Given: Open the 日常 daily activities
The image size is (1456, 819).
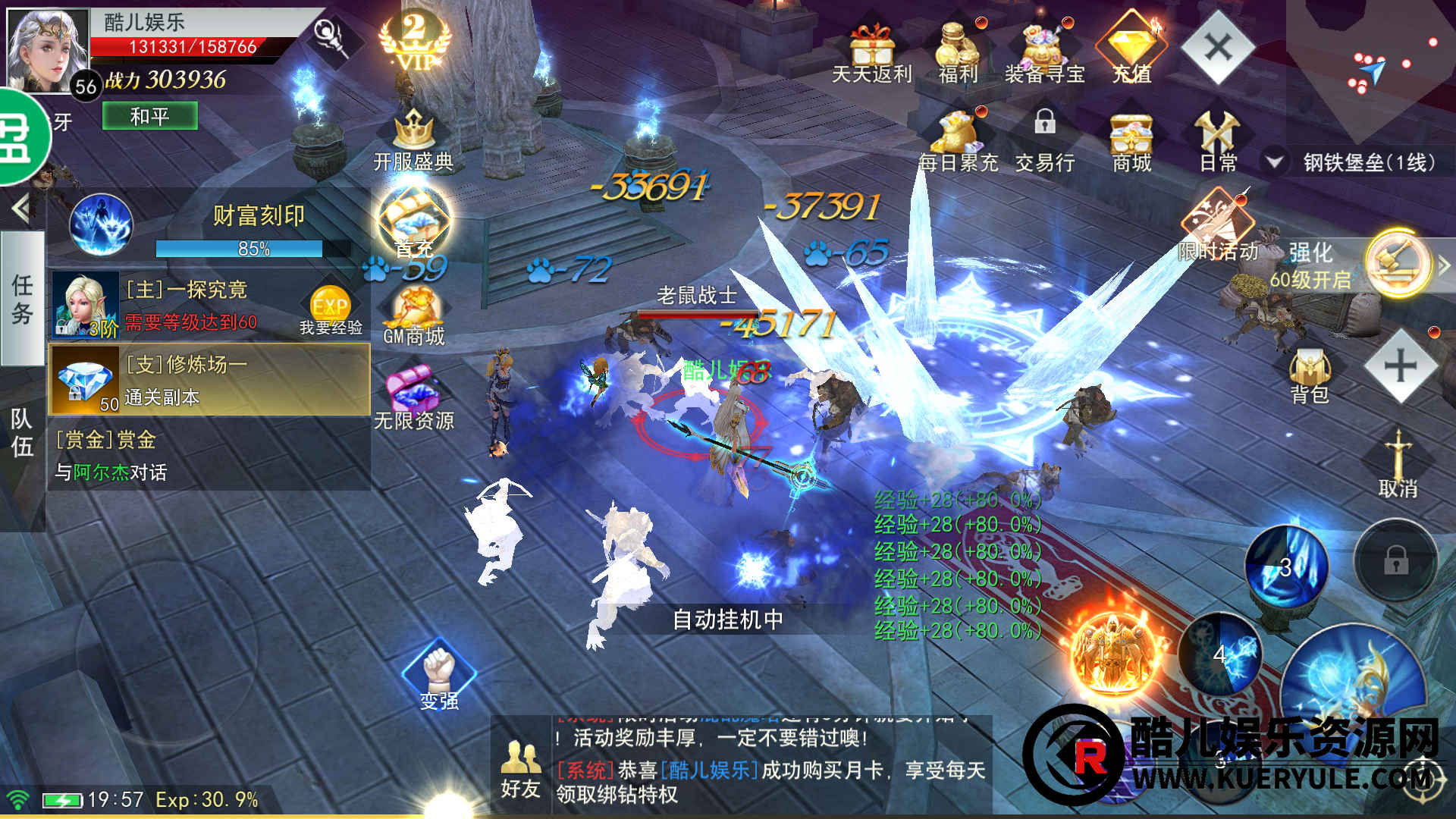Looking at the screenshot, I should tap(1218, 142).
